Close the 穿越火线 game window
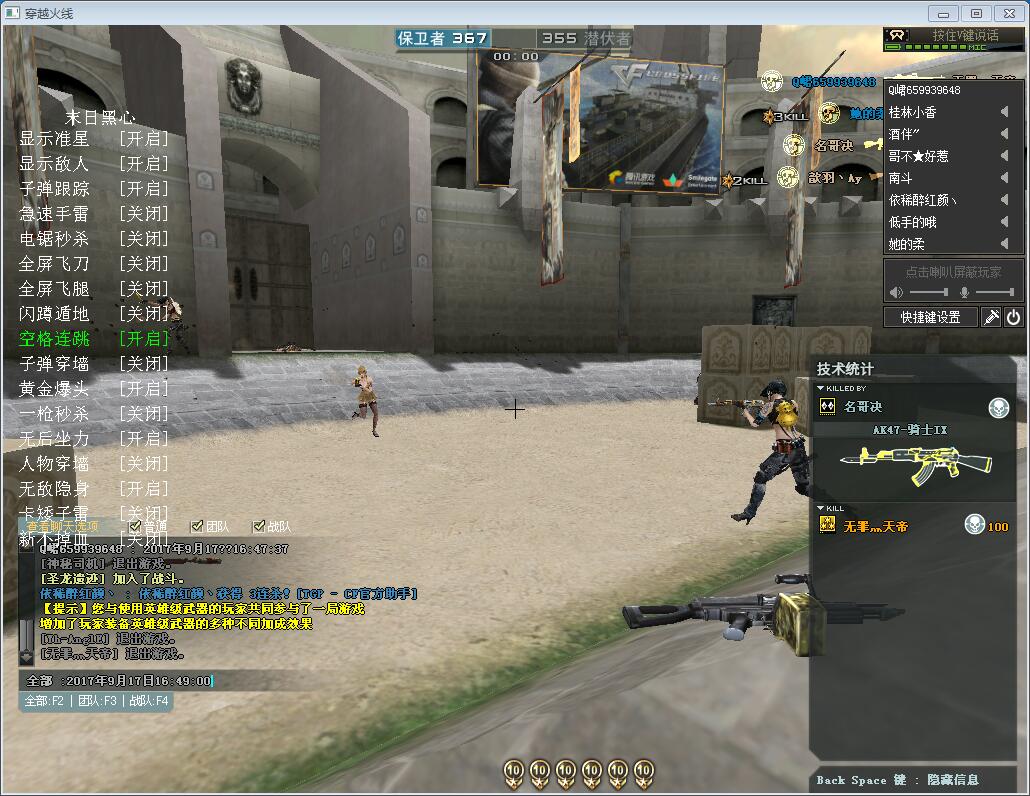Viewport: 1030px width, 796px height. (x=1007, y=13)
